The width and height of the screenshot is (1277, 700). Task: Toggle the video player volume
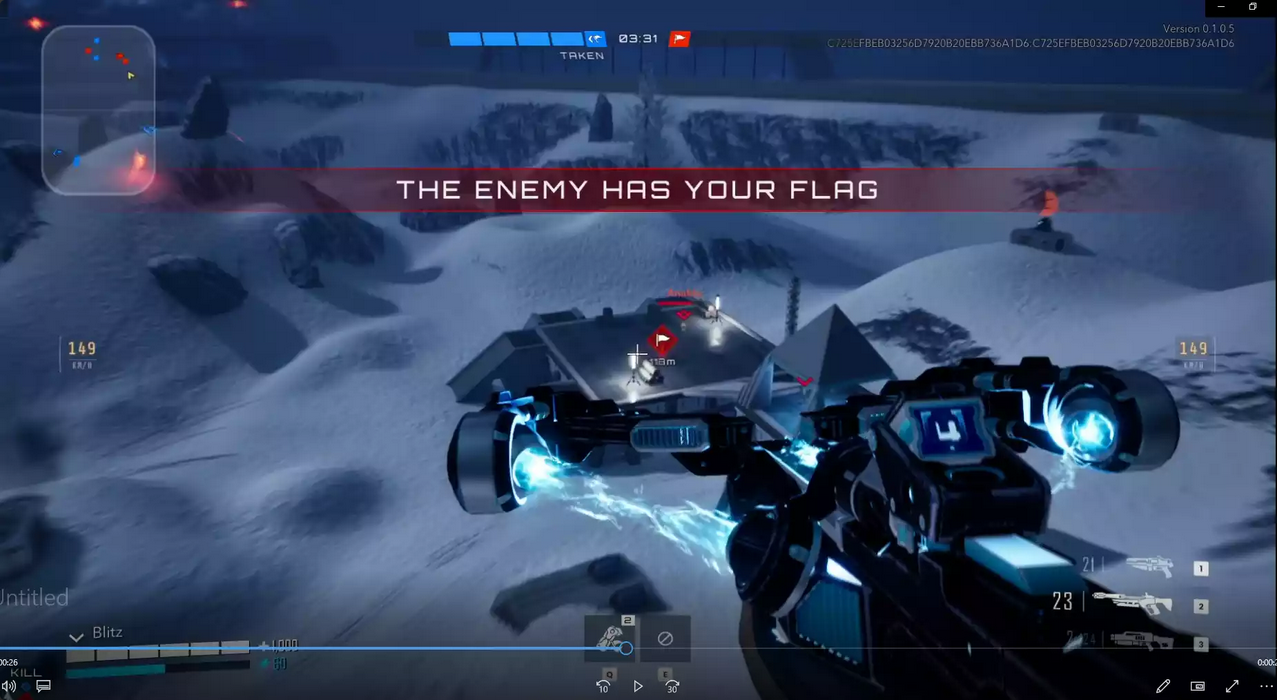(9, 686)
